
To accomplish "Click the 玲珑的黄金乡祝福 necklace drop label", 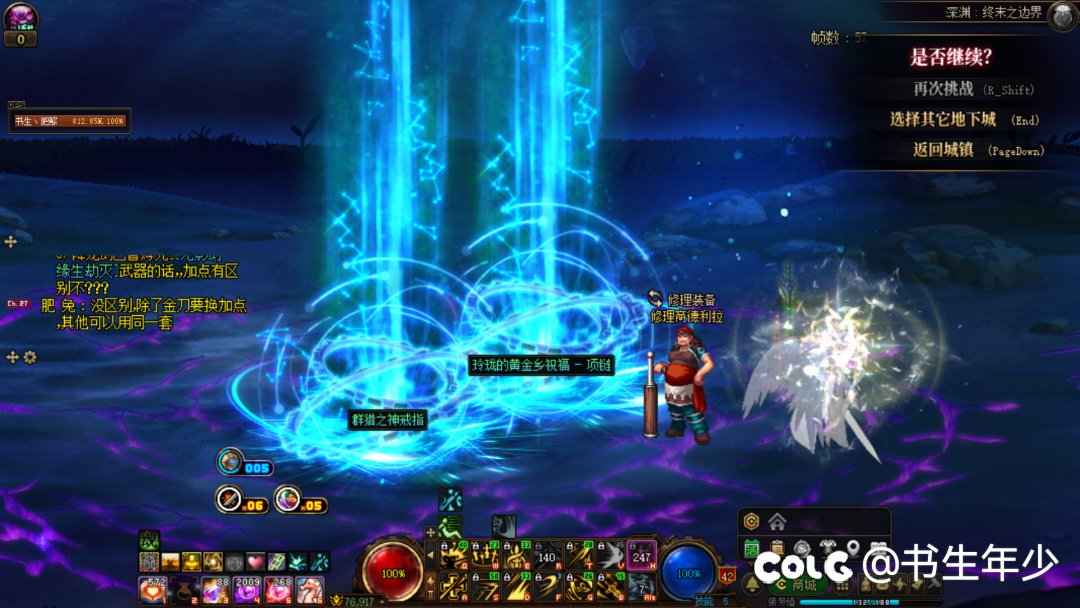I will click(x=541, y=365).
